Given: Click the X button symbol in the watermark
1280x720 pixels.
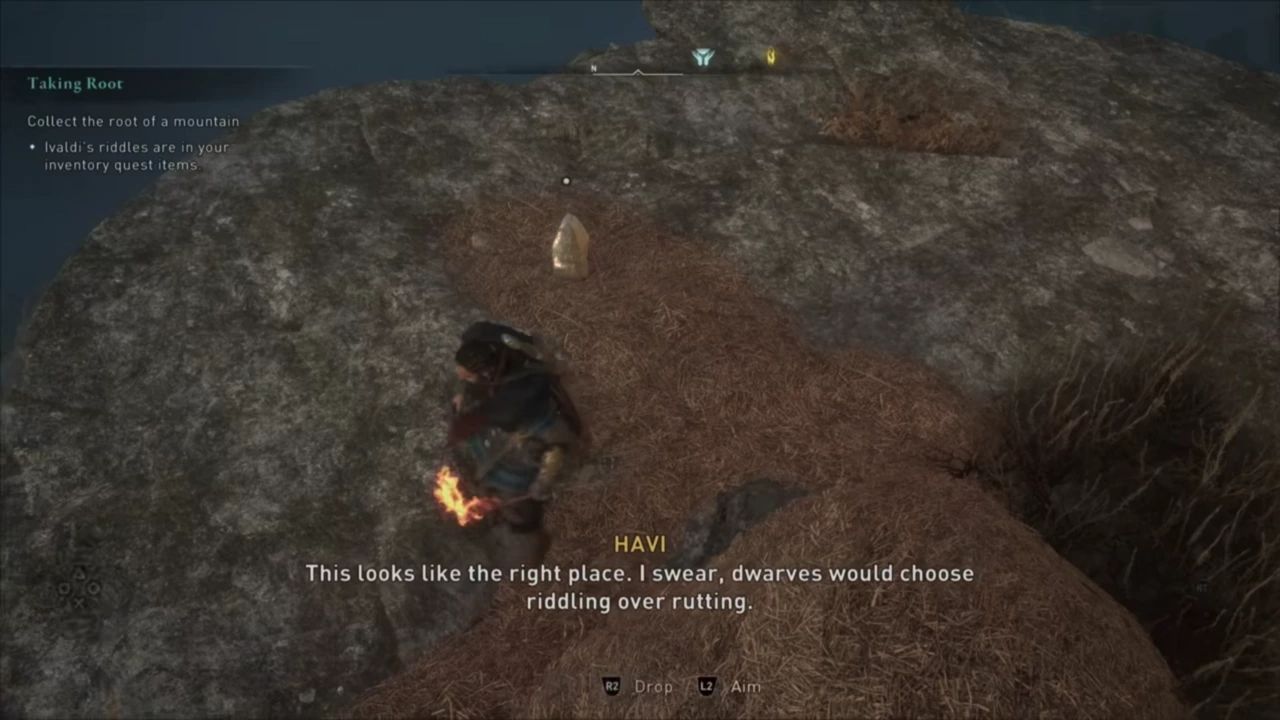Looking at the screenshot, I should pos(79,602).
